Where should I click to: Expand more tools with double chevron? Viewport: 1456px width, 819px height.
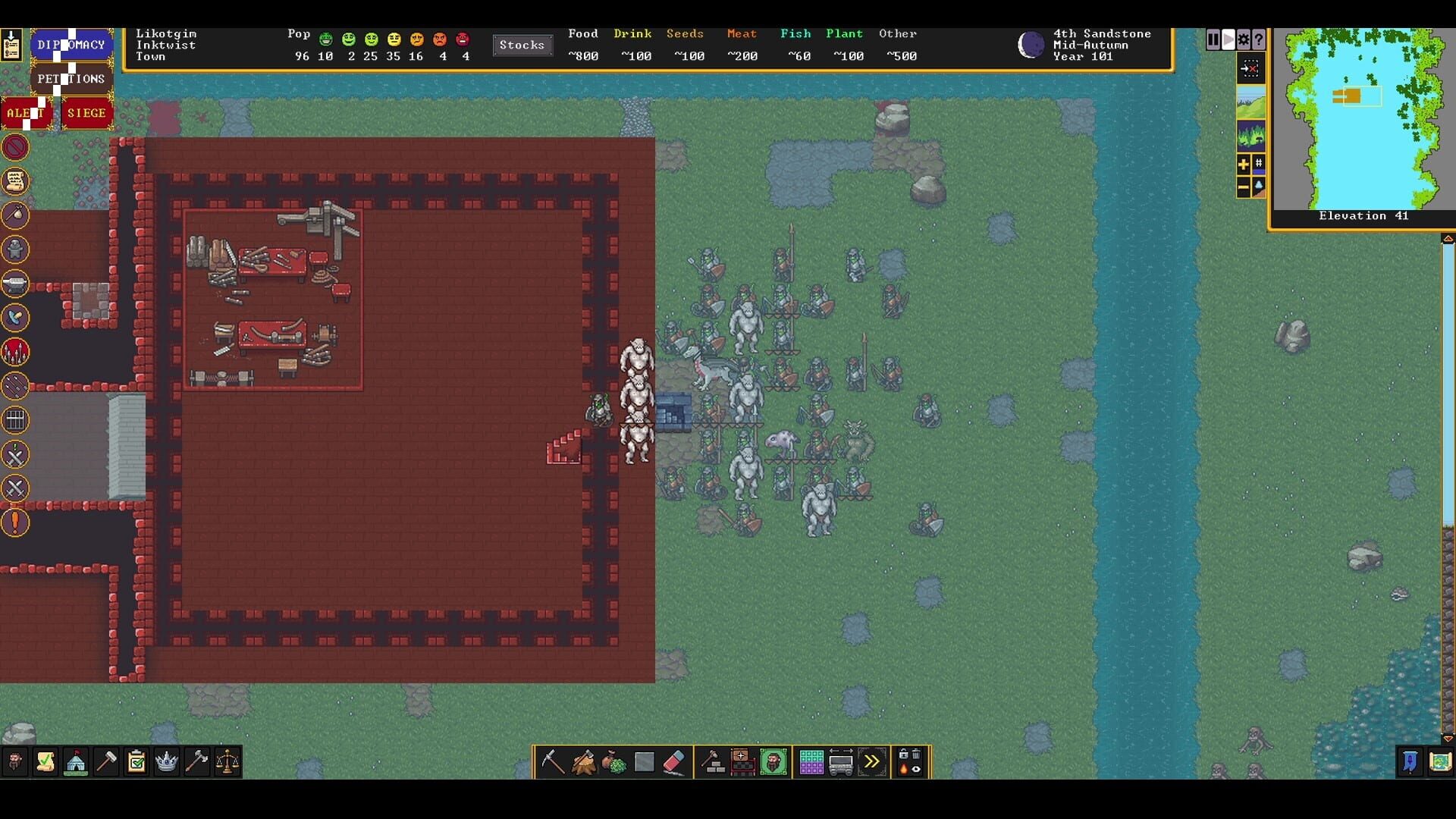pos(872,762)
